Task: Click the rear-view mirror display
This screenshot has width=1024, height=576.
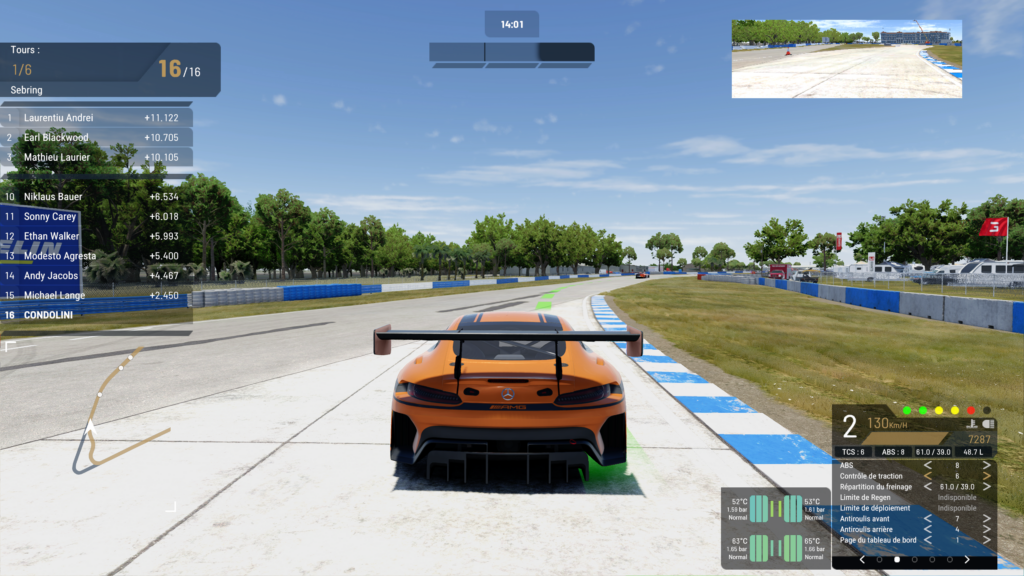Action: [846, 59]
